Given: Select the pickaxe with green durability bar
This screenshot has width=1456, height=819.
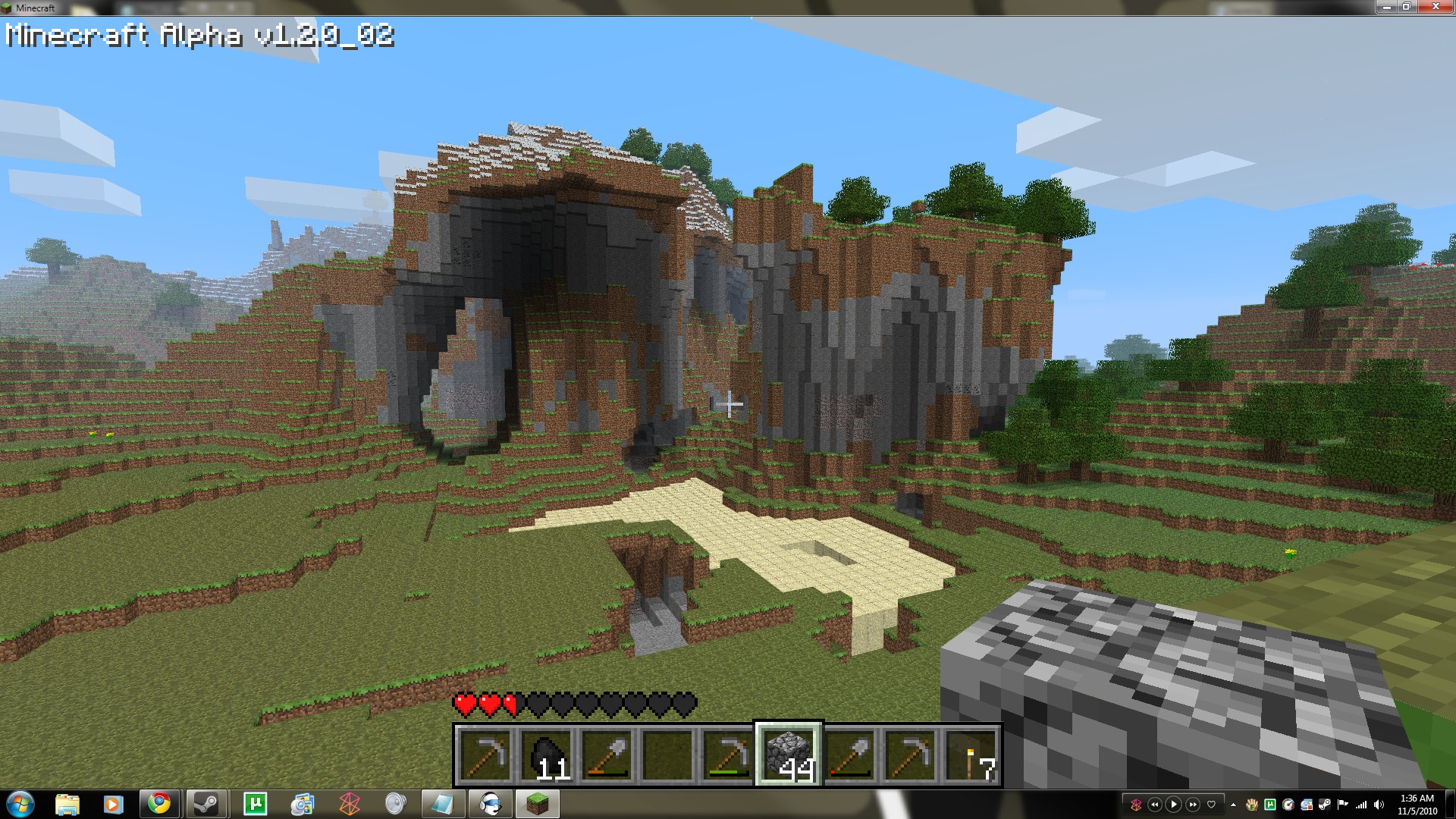Looking at the screenshot, I should tap(728, 755).
